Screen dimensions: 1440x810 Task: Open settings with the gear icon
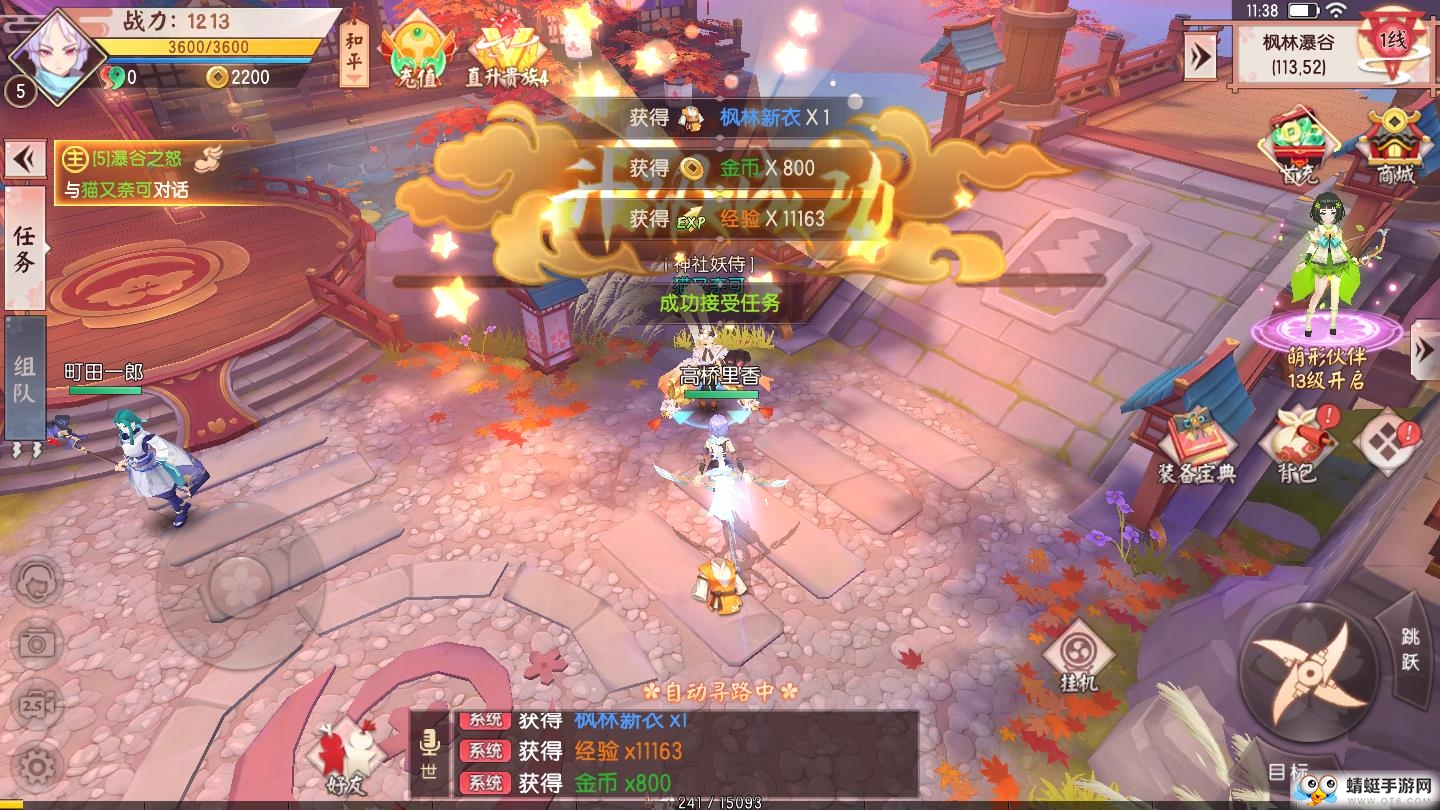[x=37, y=767]
